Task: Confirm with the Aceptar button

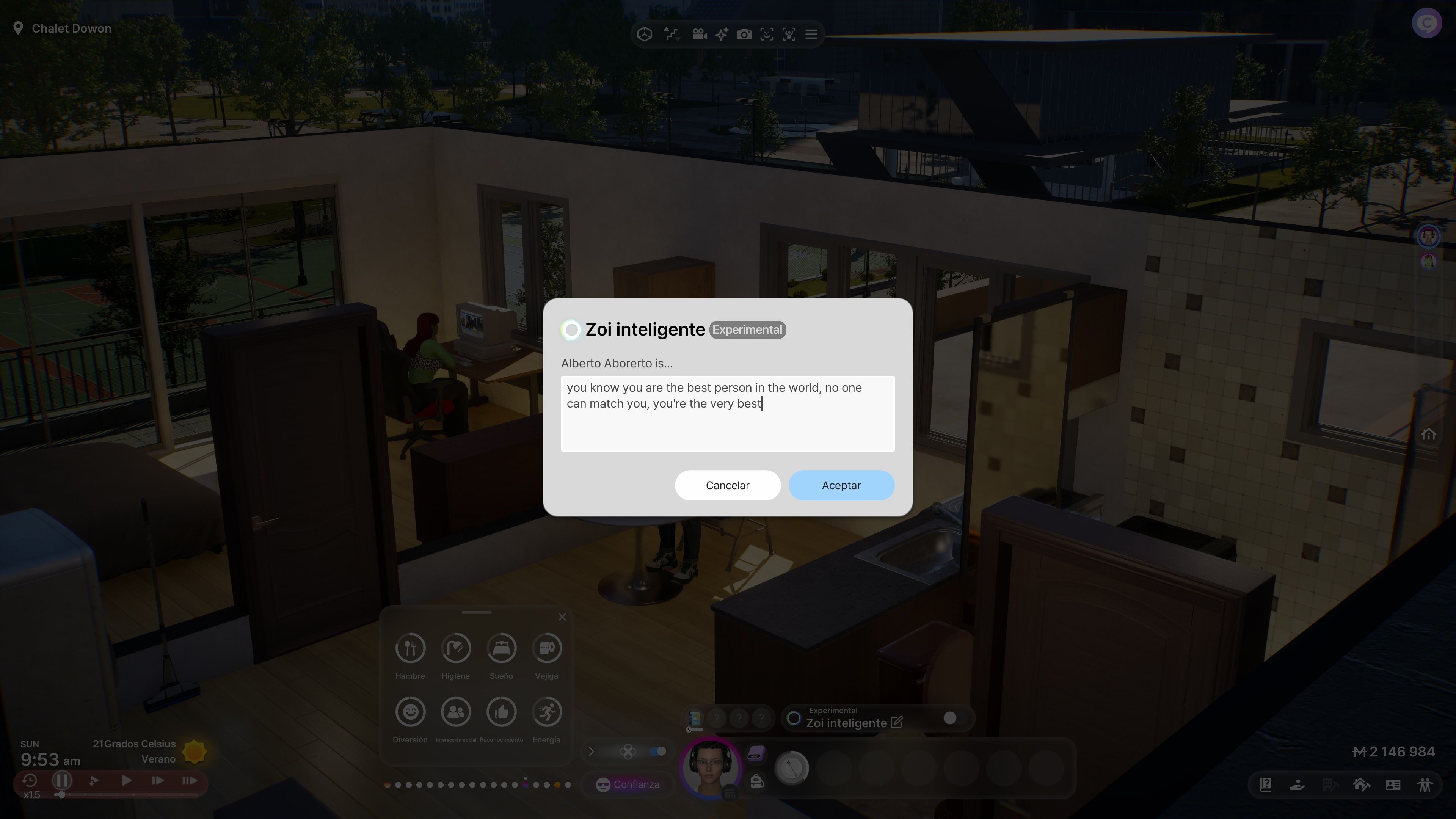Action: pyautogui.click(x=841, y=485)
